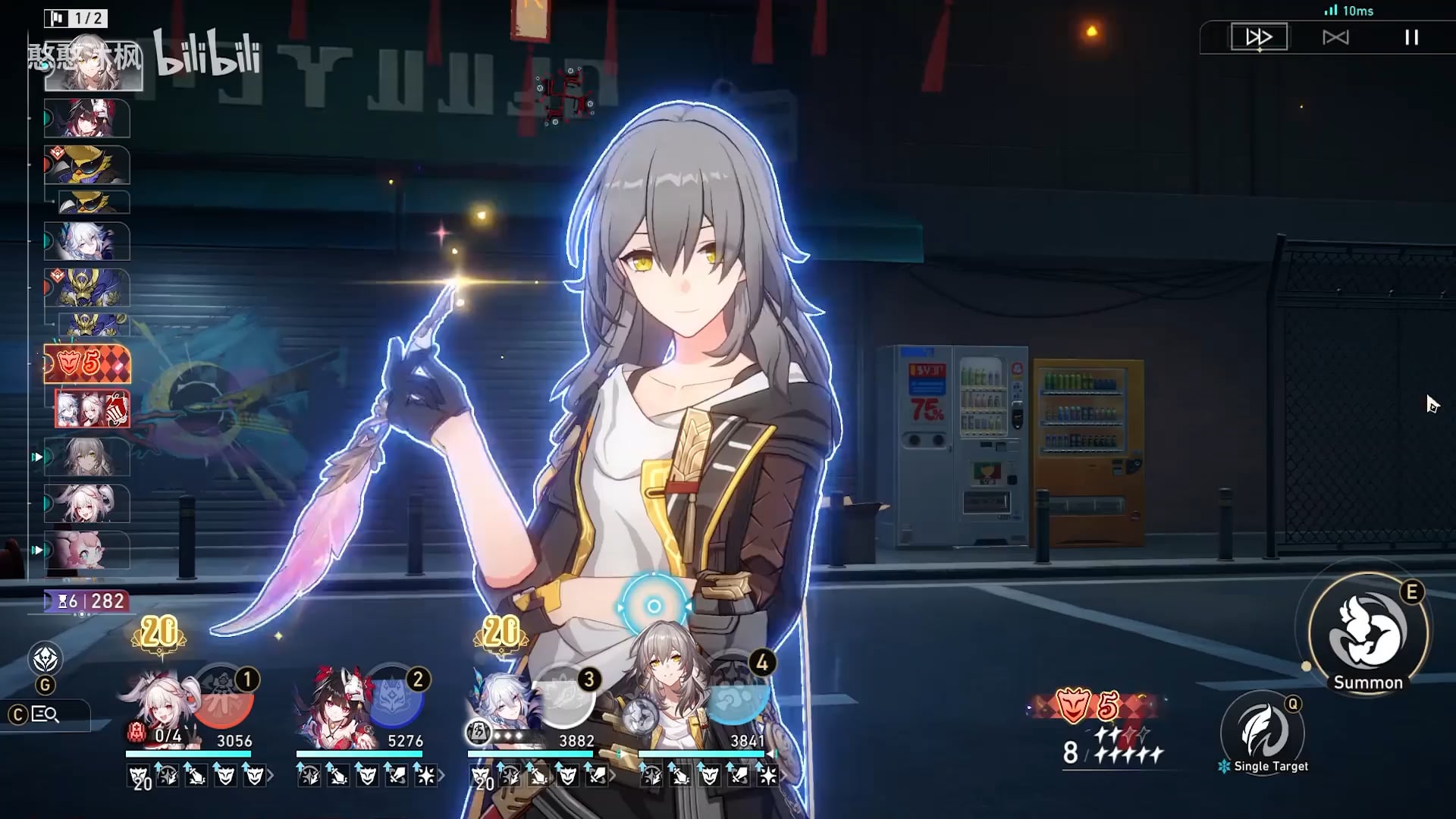The width and height of the screenshot is (1456, 819).
Task: Toggle the auto-battle button
Action: click(1335, 37)
